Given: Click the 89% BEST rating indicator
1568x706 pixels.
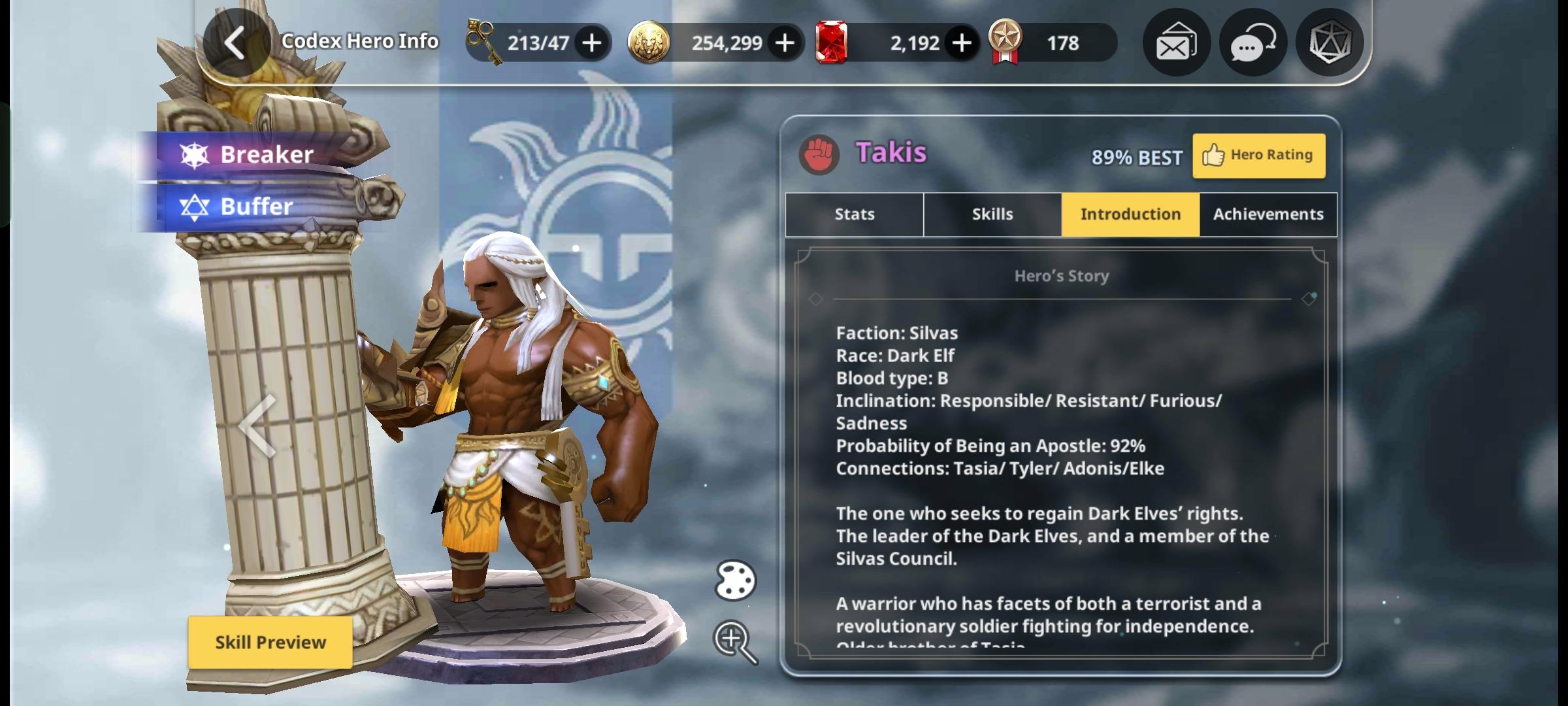Looking at the screenshot, I should click(x=1137, y=157).
